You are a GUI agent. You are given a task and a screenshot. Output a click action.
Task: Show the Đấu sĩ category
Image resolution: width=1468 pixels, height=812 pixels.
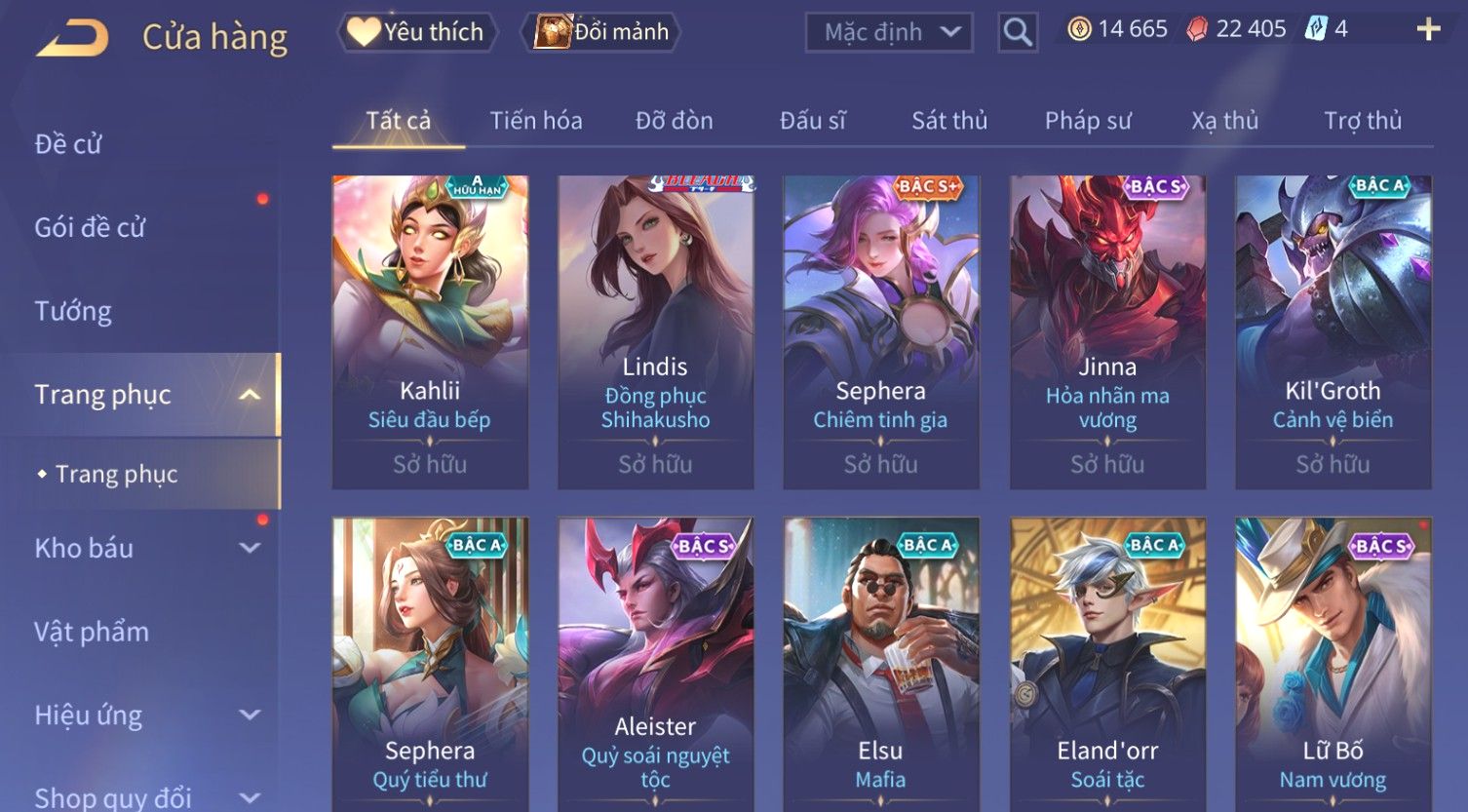coord(813,121)
